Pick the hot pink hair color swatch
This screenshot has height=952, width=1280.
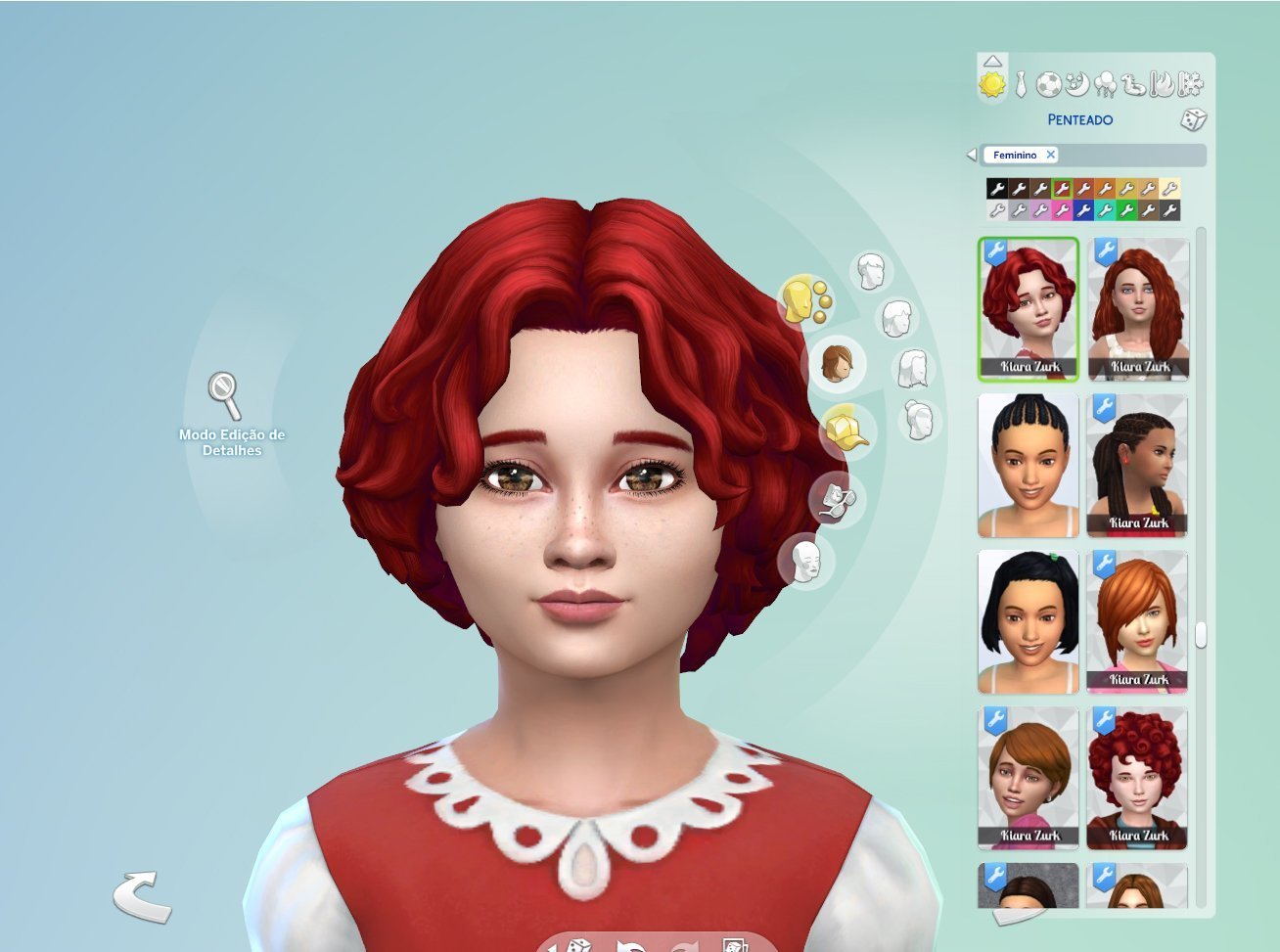tap(1062, 210)
